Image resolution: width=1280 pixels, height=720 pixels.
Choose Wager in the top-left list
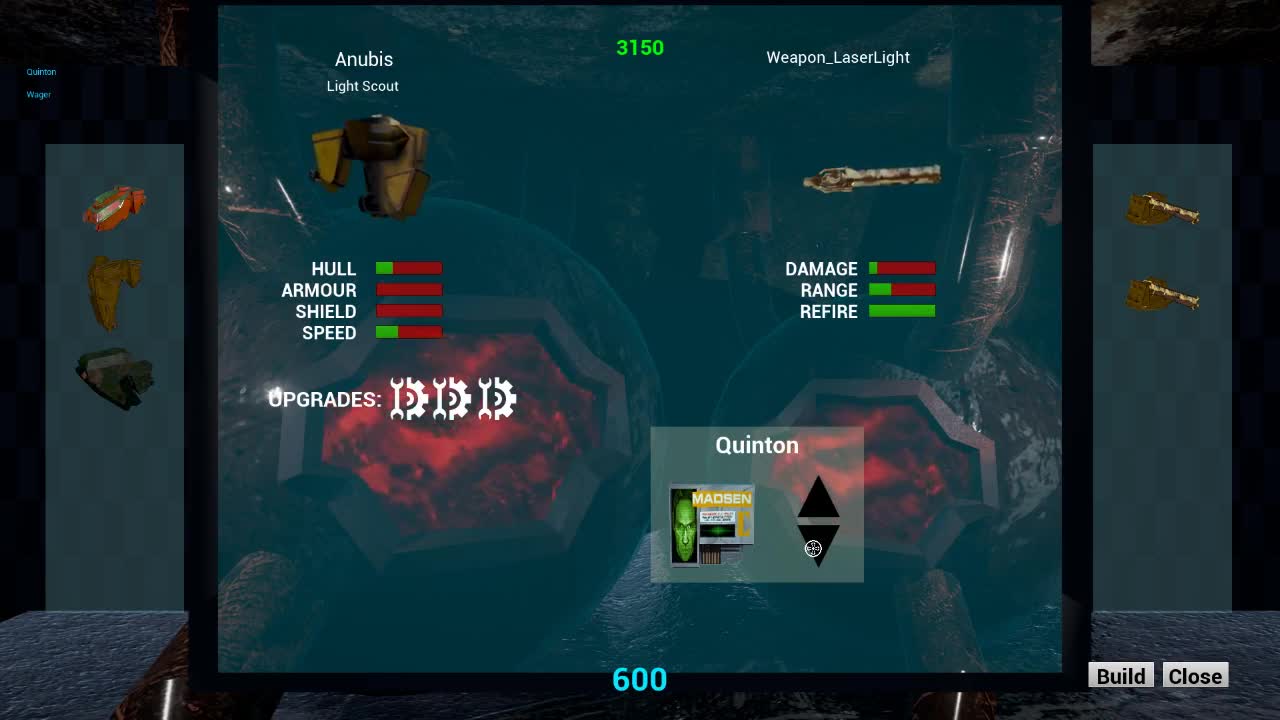[38, 95]
